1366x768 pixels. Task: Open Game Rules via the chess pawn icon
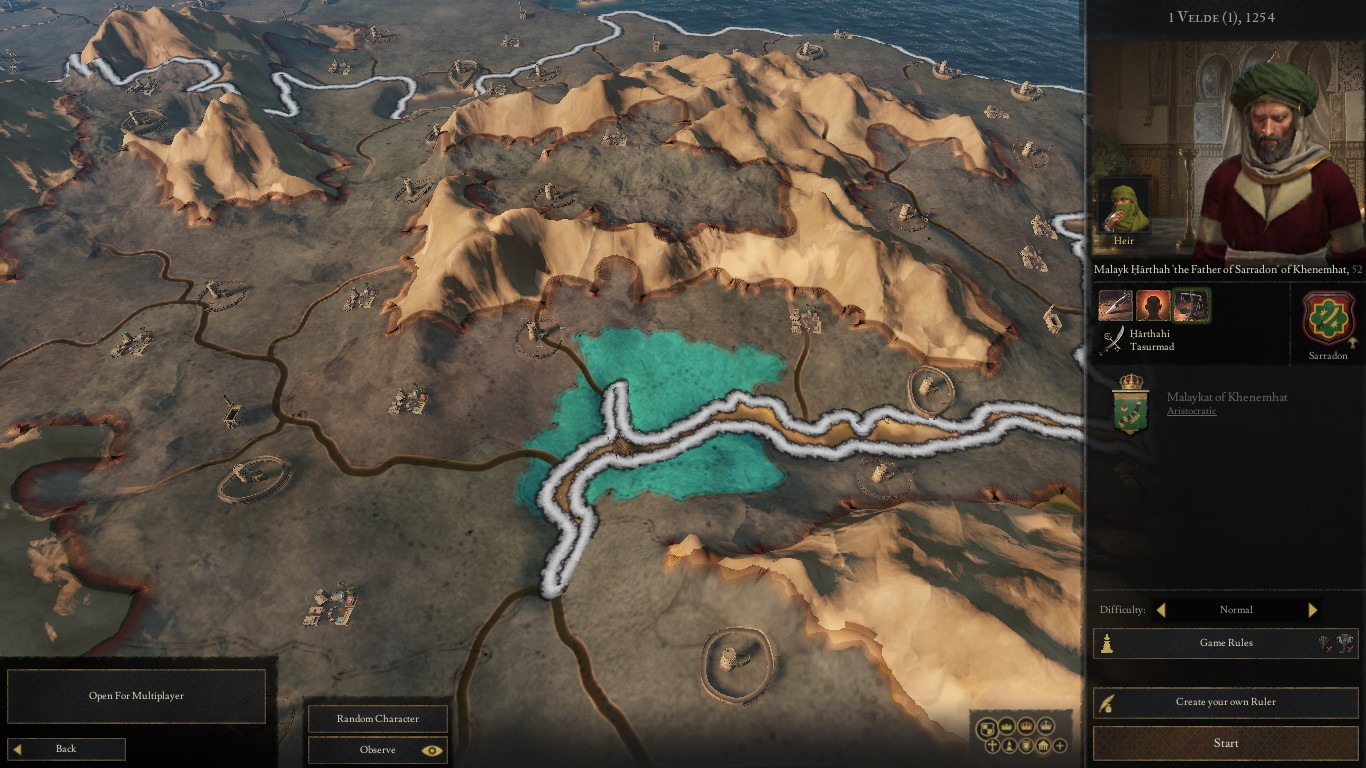[1107, 643]
